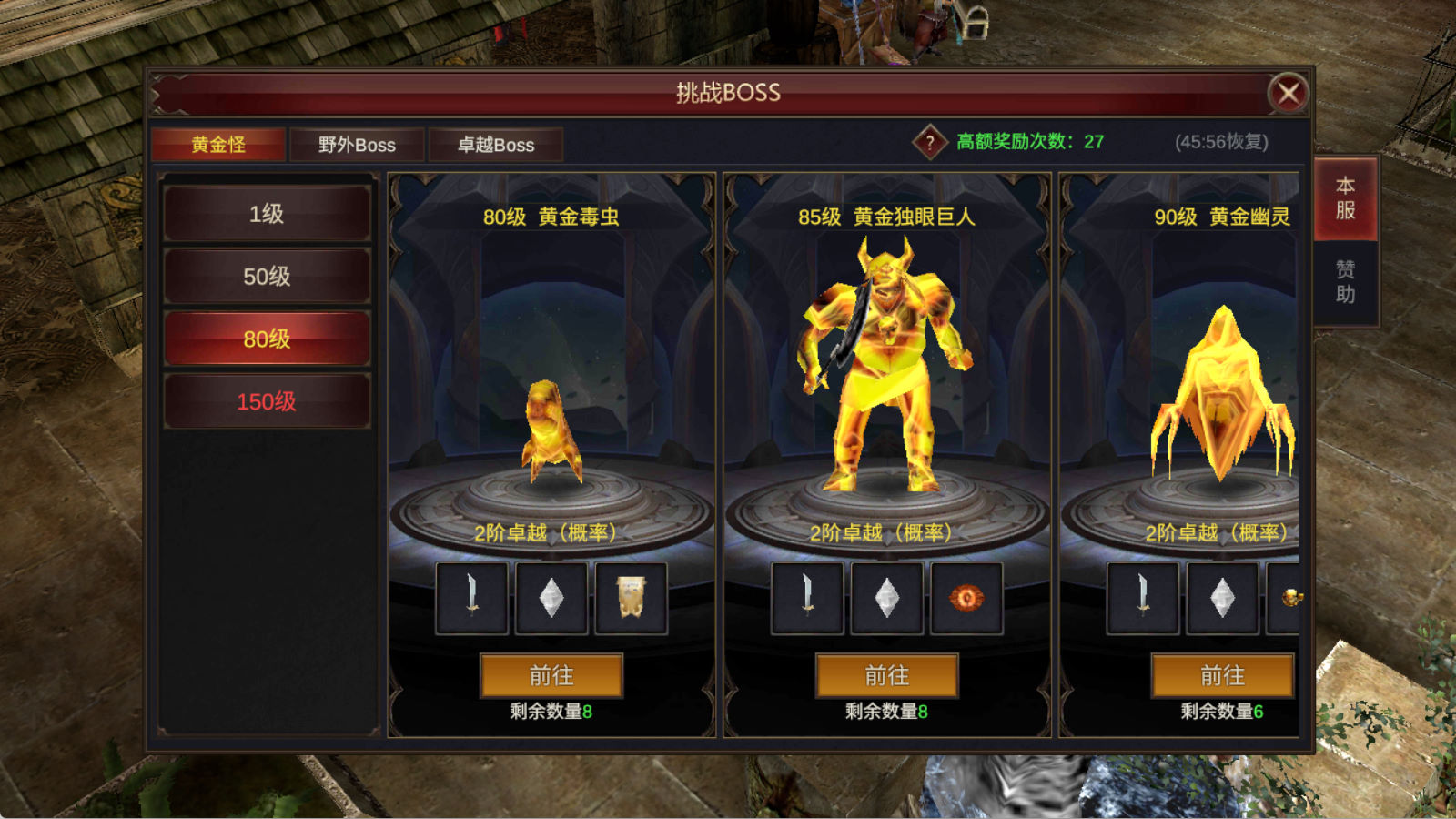This screenshot has width=1456, height=819.
Task: Show the 150级 boss list
Action: point(267,401)
